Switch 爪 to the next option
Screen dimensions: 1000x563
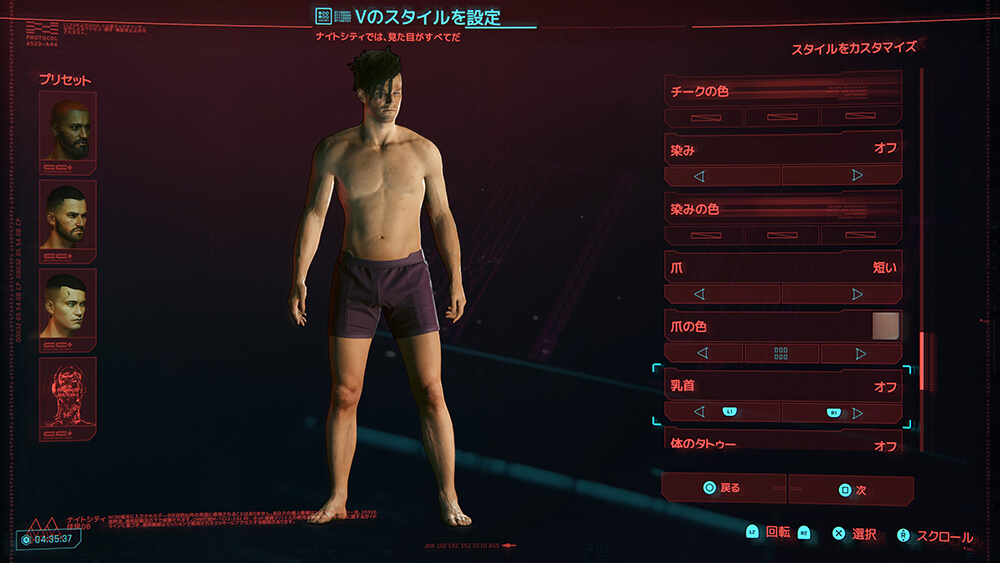(x=857, y=294)
